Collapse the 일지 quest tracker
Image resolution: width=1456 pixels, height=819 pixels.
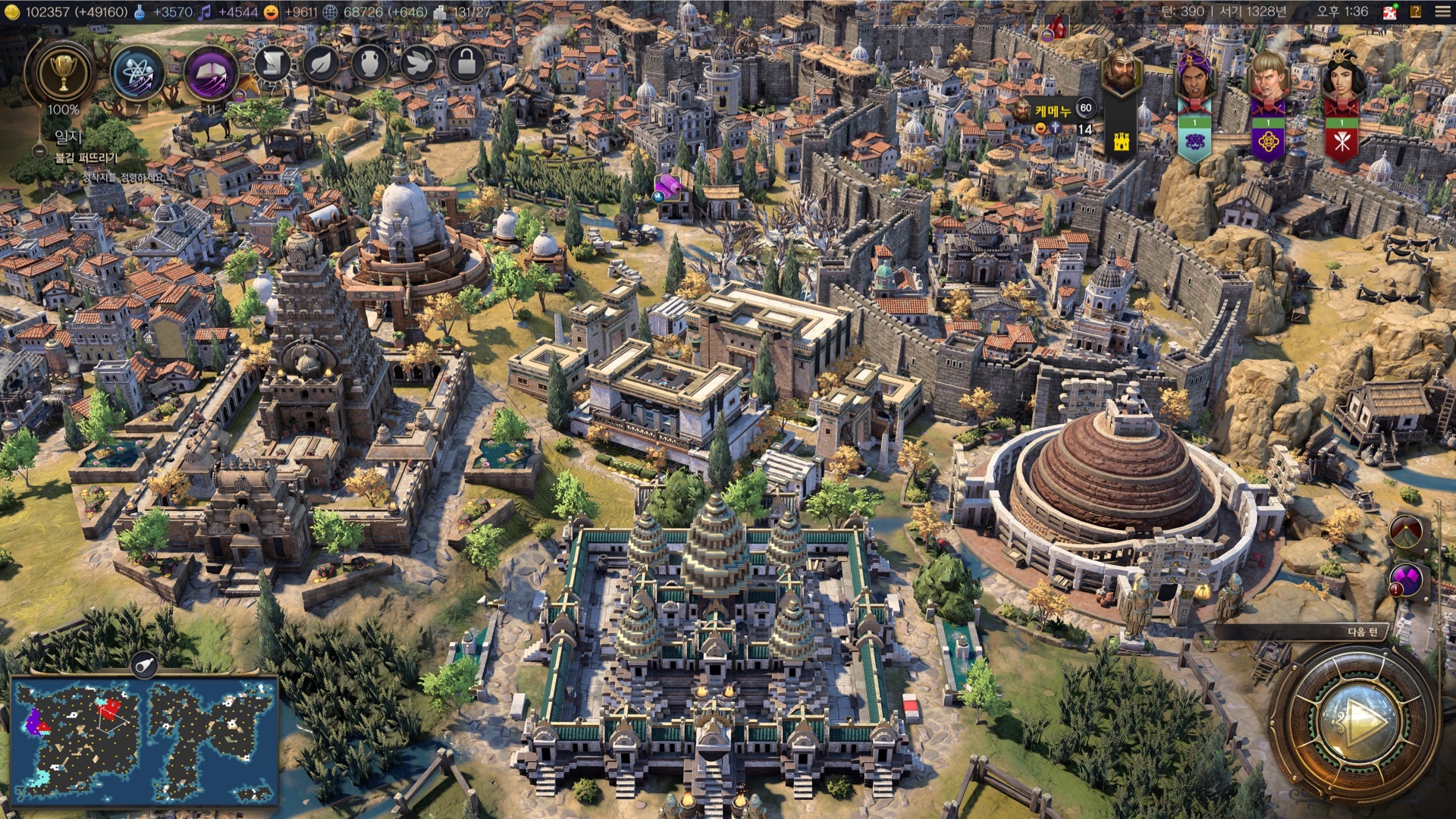(x=40, y=151)
